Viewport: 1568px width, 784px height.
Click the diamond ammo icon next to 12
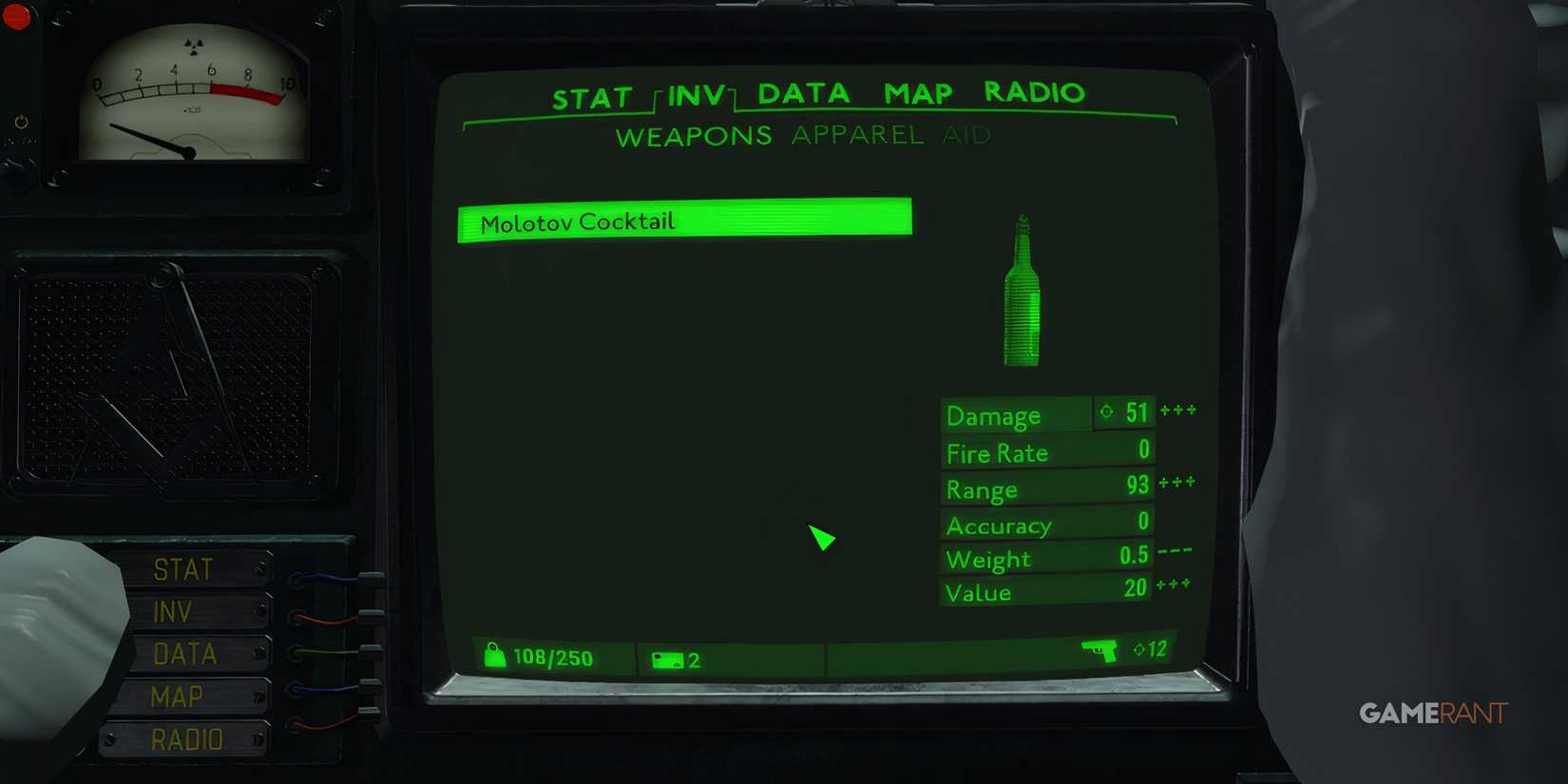[1138, 650]
